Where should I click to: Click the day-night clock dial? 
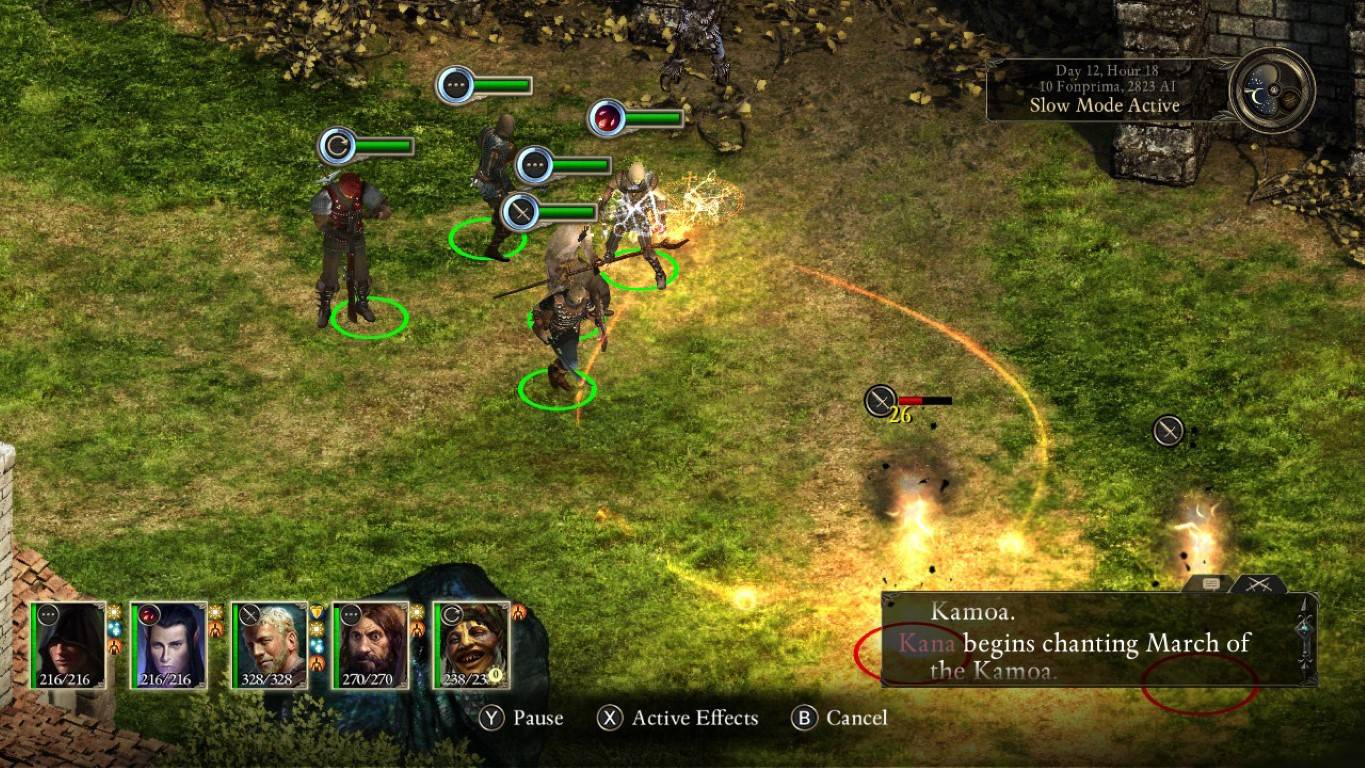coord(1272,90)
